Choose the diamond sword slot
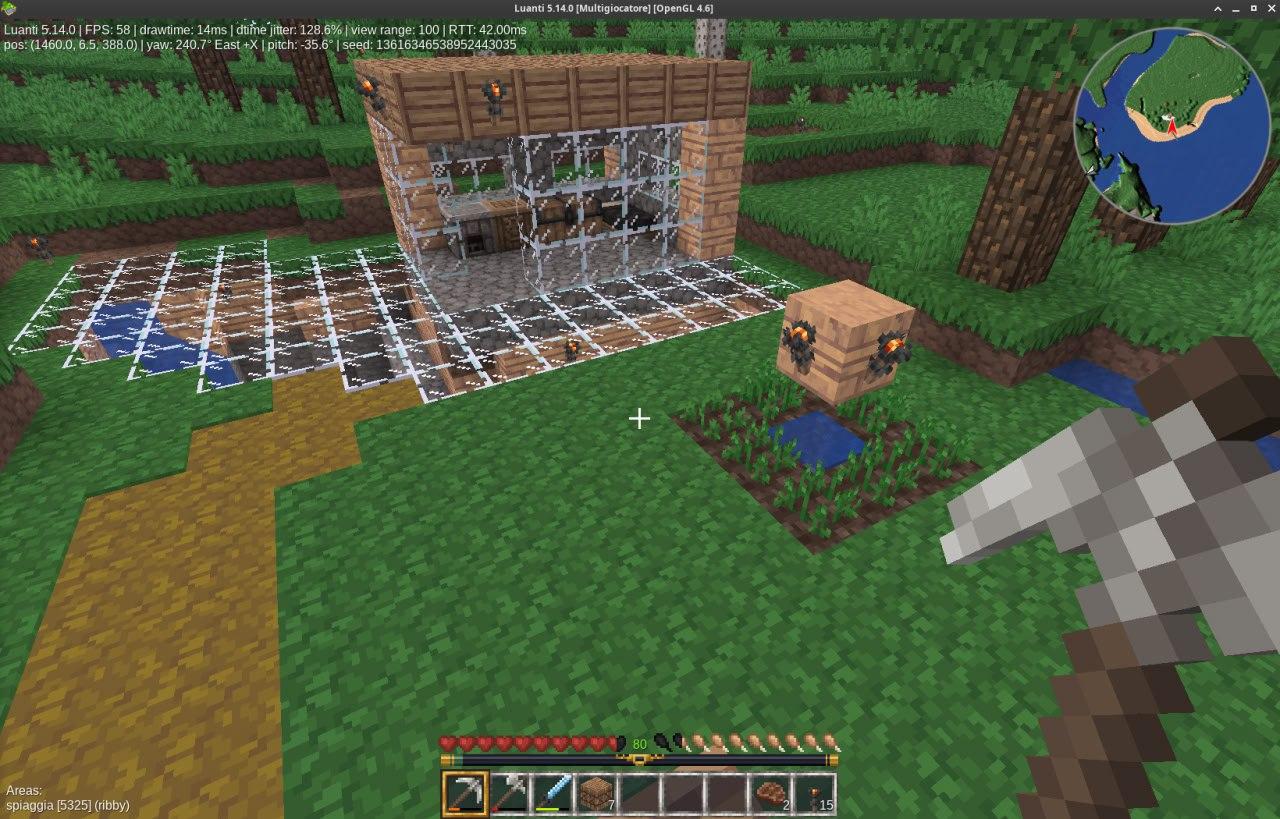The width and height of the screenshot is (1280, 819). (552, 794)
